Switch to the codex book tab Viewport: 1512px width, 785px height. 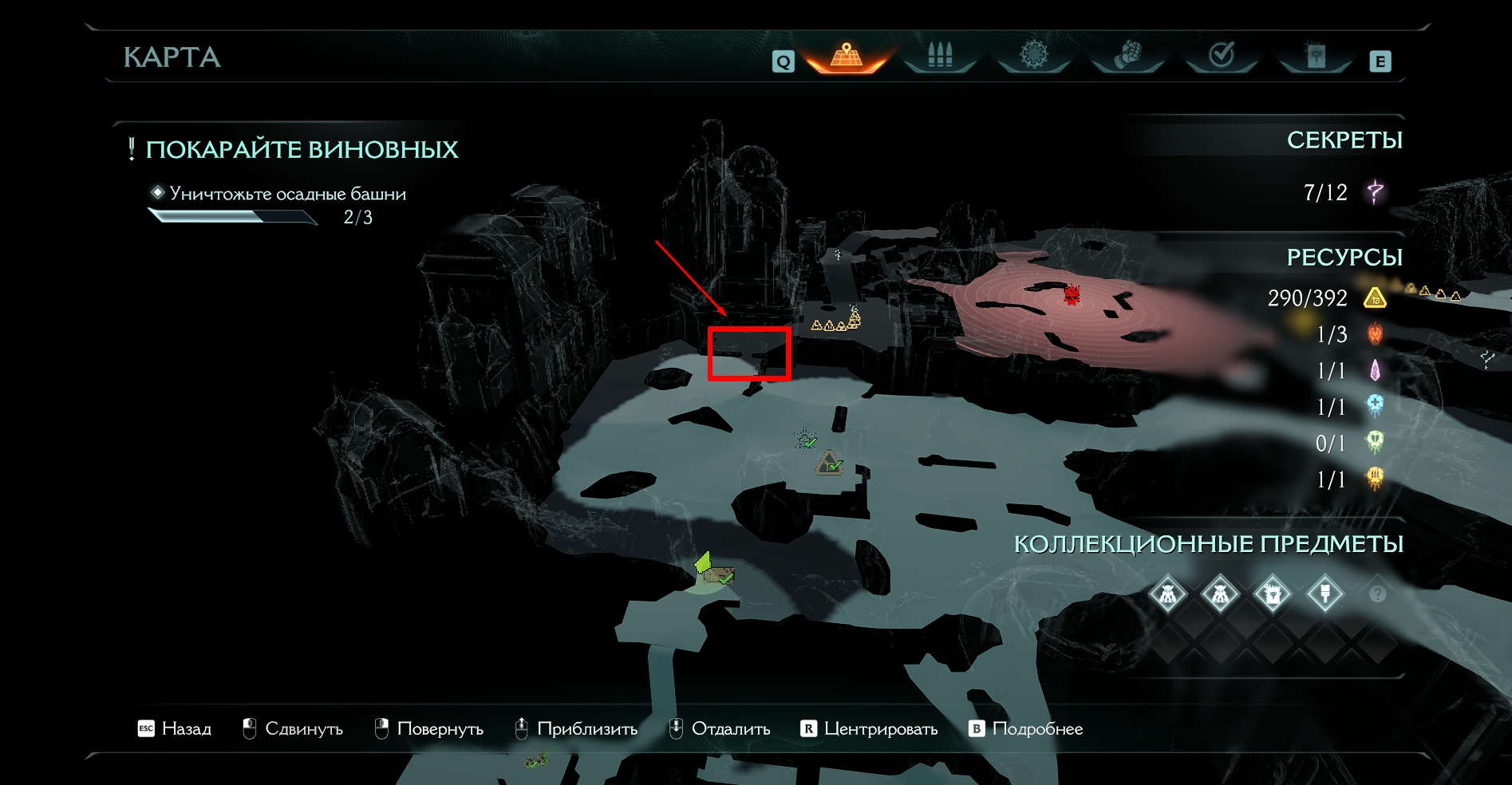point(1316,56)
